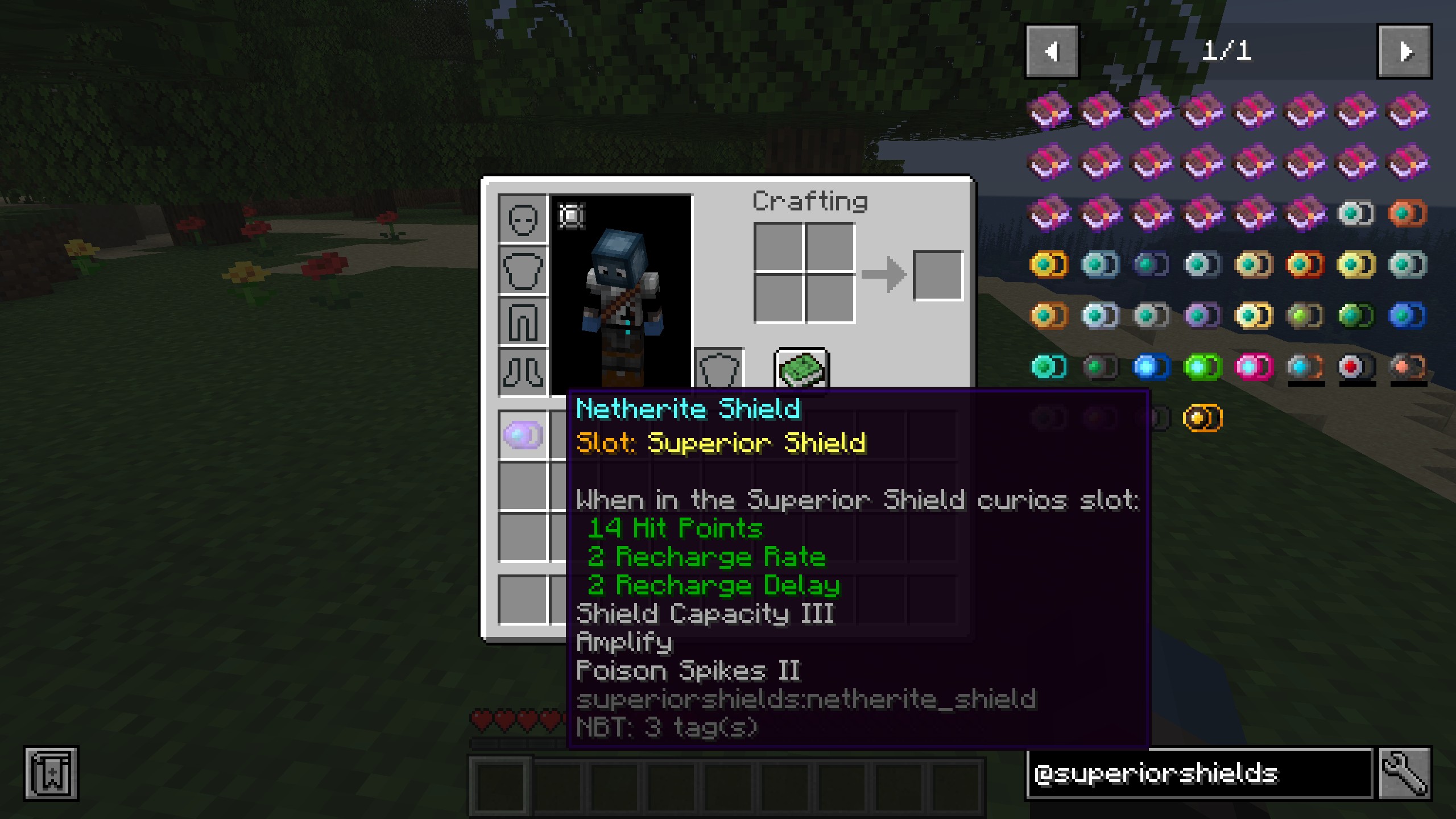Viewport: 1456px width, 819px height.
Task: Click the boots armor slot
Action: 523,373
